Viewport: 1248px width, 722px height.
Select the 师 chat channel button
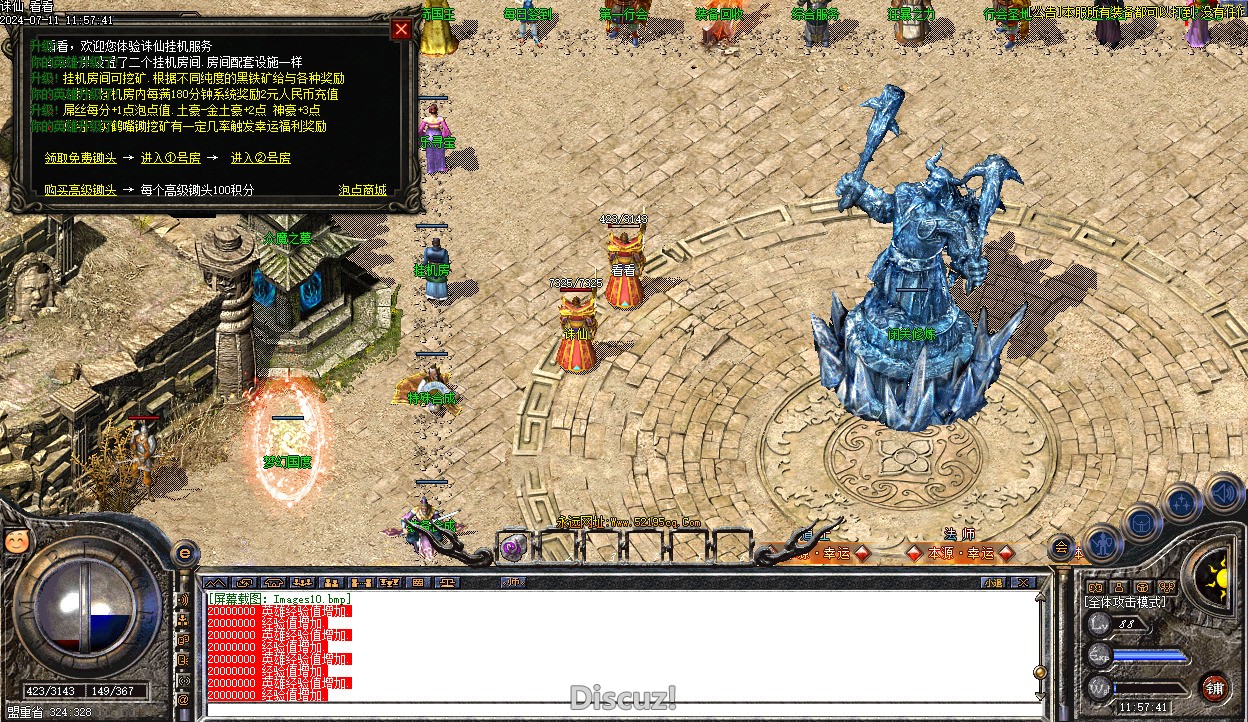(x=514, y=582)
